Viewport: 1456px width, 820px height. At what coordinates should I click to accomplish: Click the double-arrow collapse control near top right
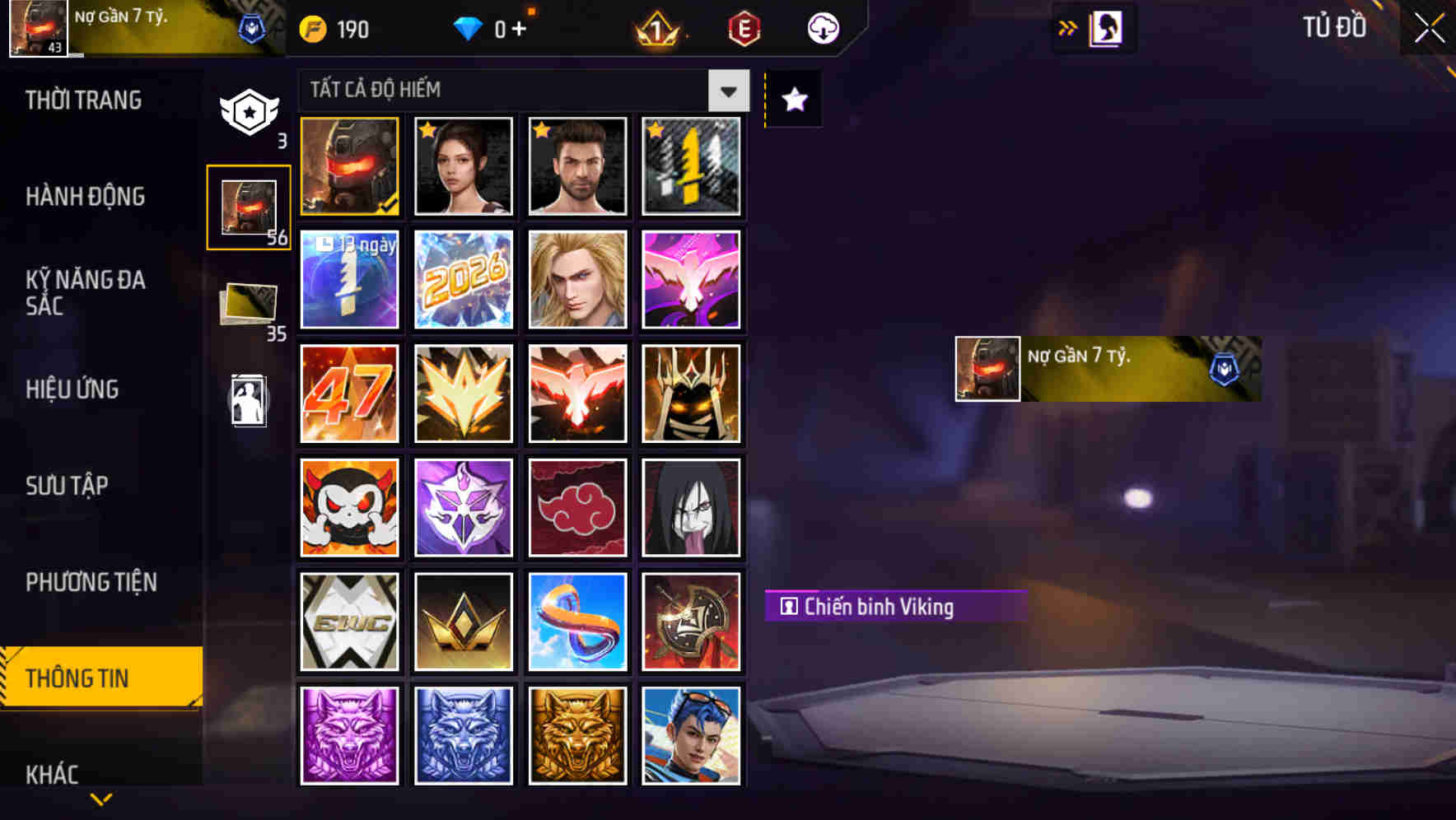[1066, 26]
